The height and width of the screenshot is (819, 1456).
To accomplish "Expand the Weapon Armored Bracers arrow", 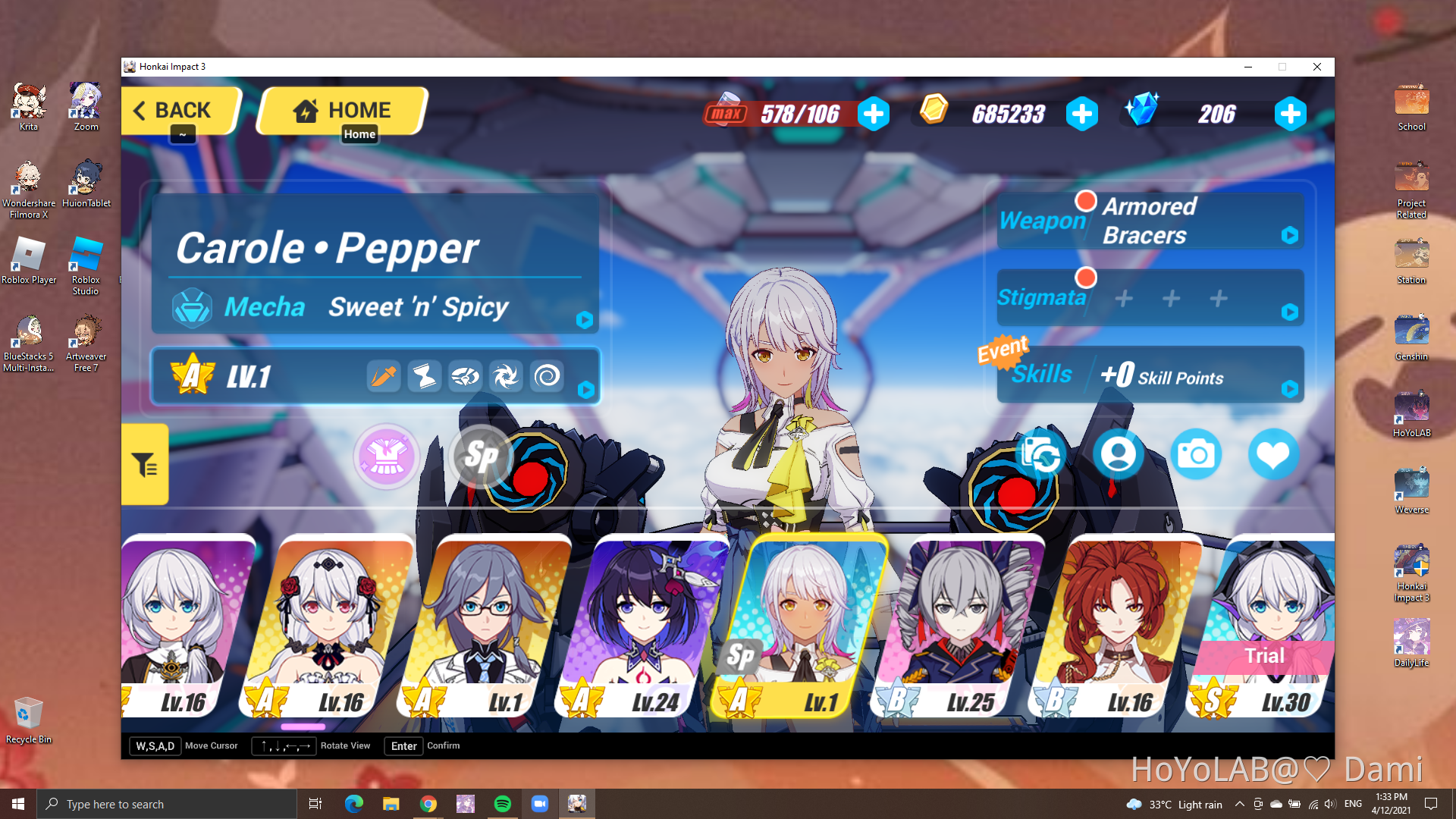I will coord(1289,235).
